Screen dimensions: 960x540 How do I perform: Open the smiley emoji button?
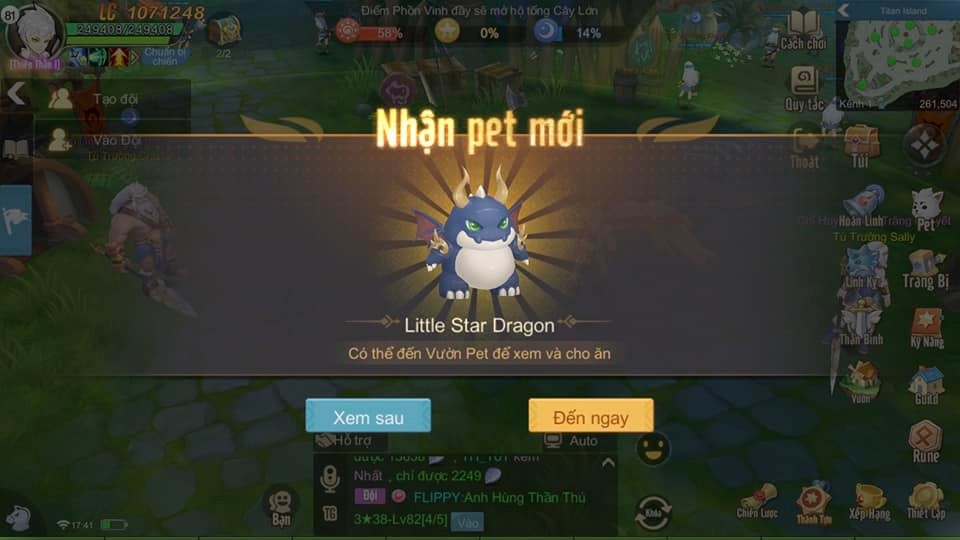click(653, 448)
